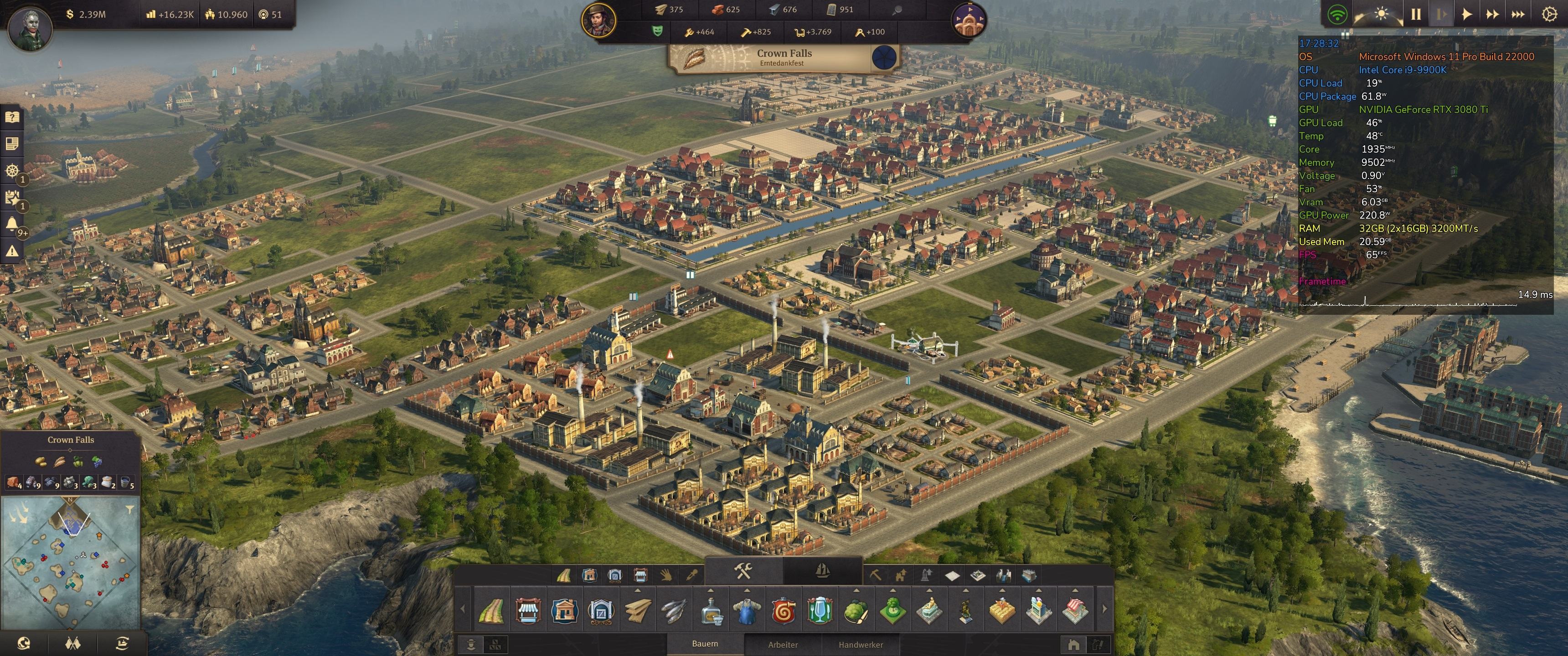This screenshot has width=1568, height=656.
Task: Adjust the day-night sun control at top right
Action: pyautogui.click(x=1381, y=15)
